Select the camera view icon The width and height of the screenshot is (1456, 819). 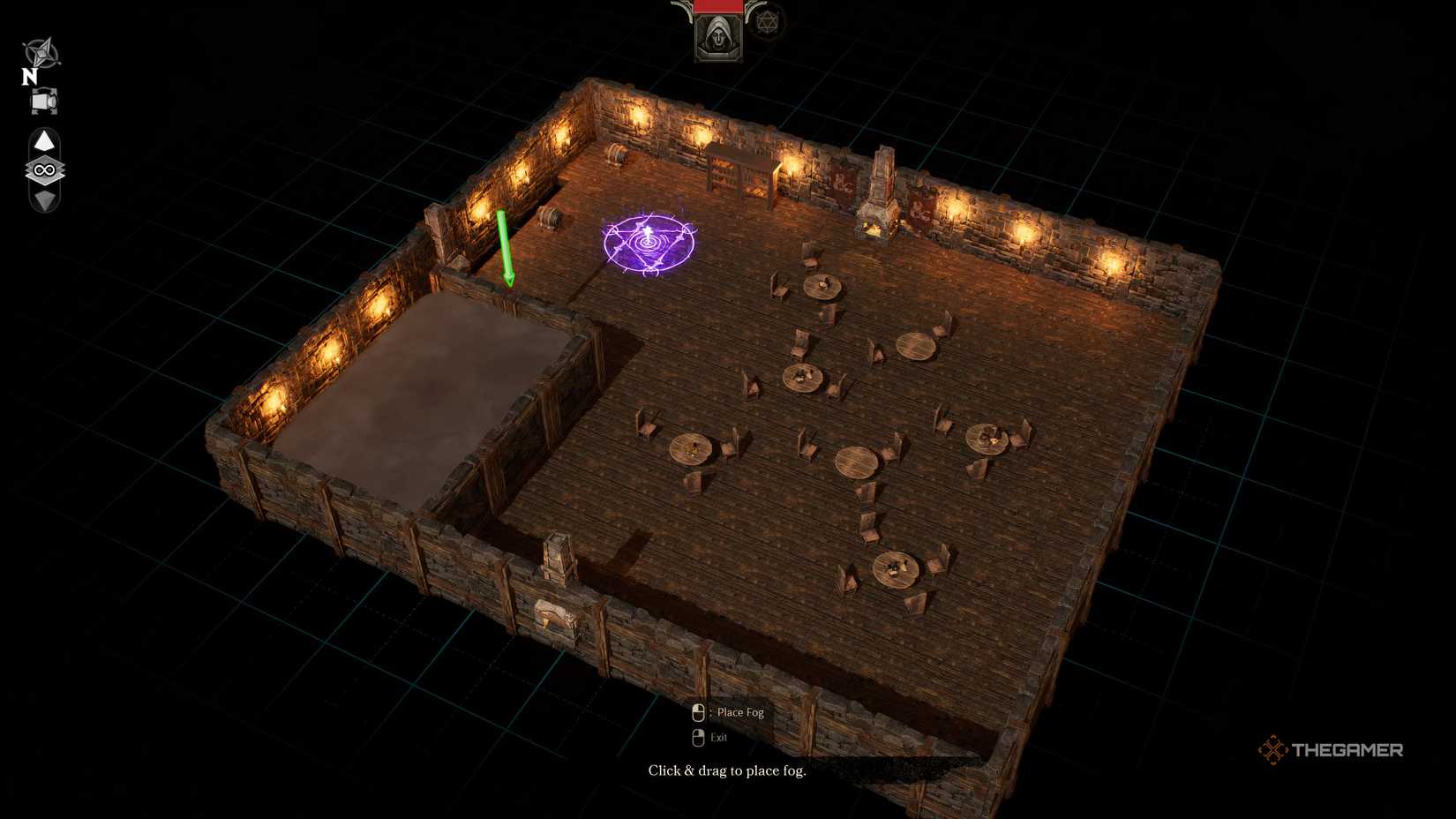(42, 100)
